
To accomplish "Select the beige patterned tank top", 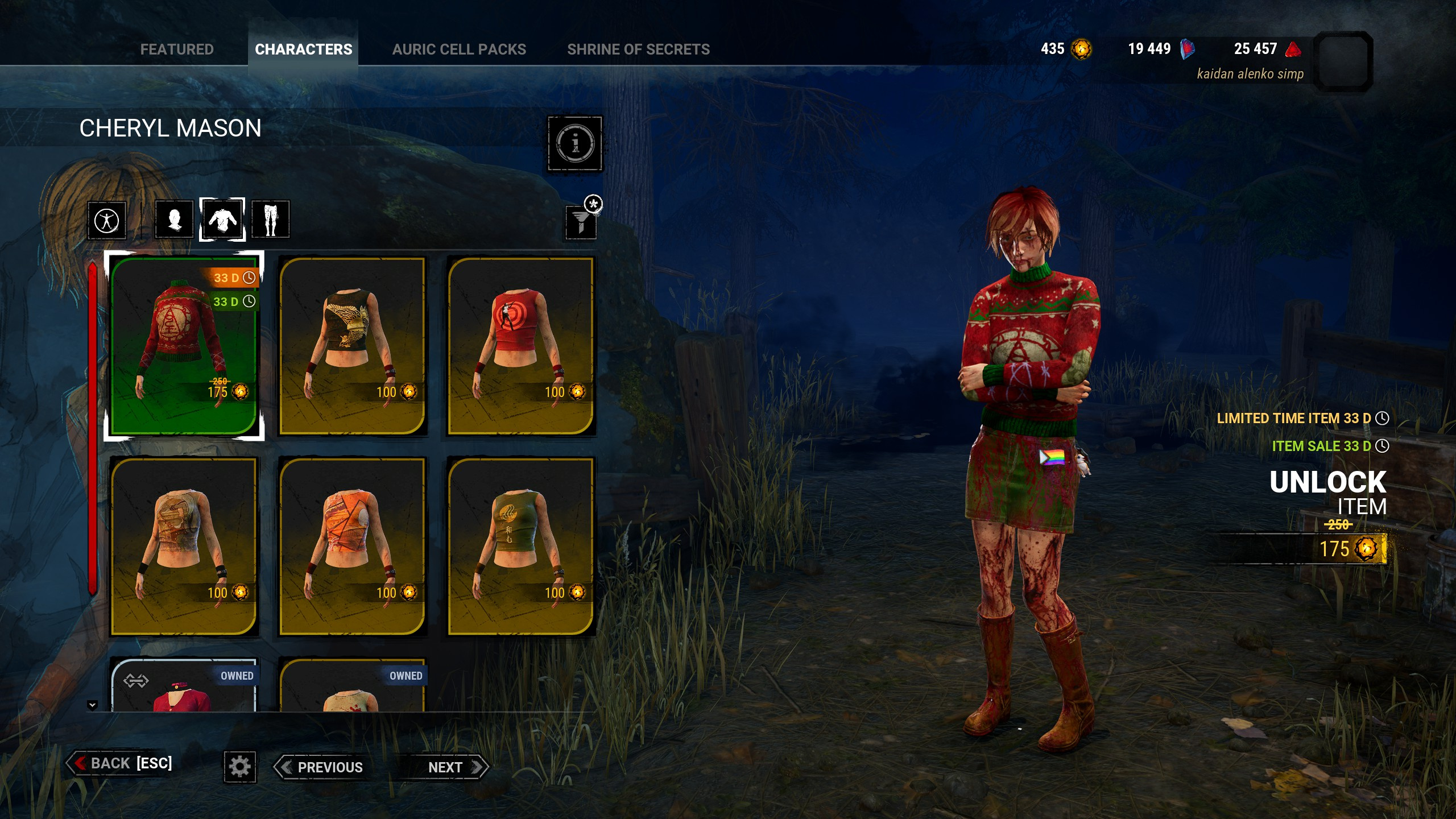I will (184, 546).
